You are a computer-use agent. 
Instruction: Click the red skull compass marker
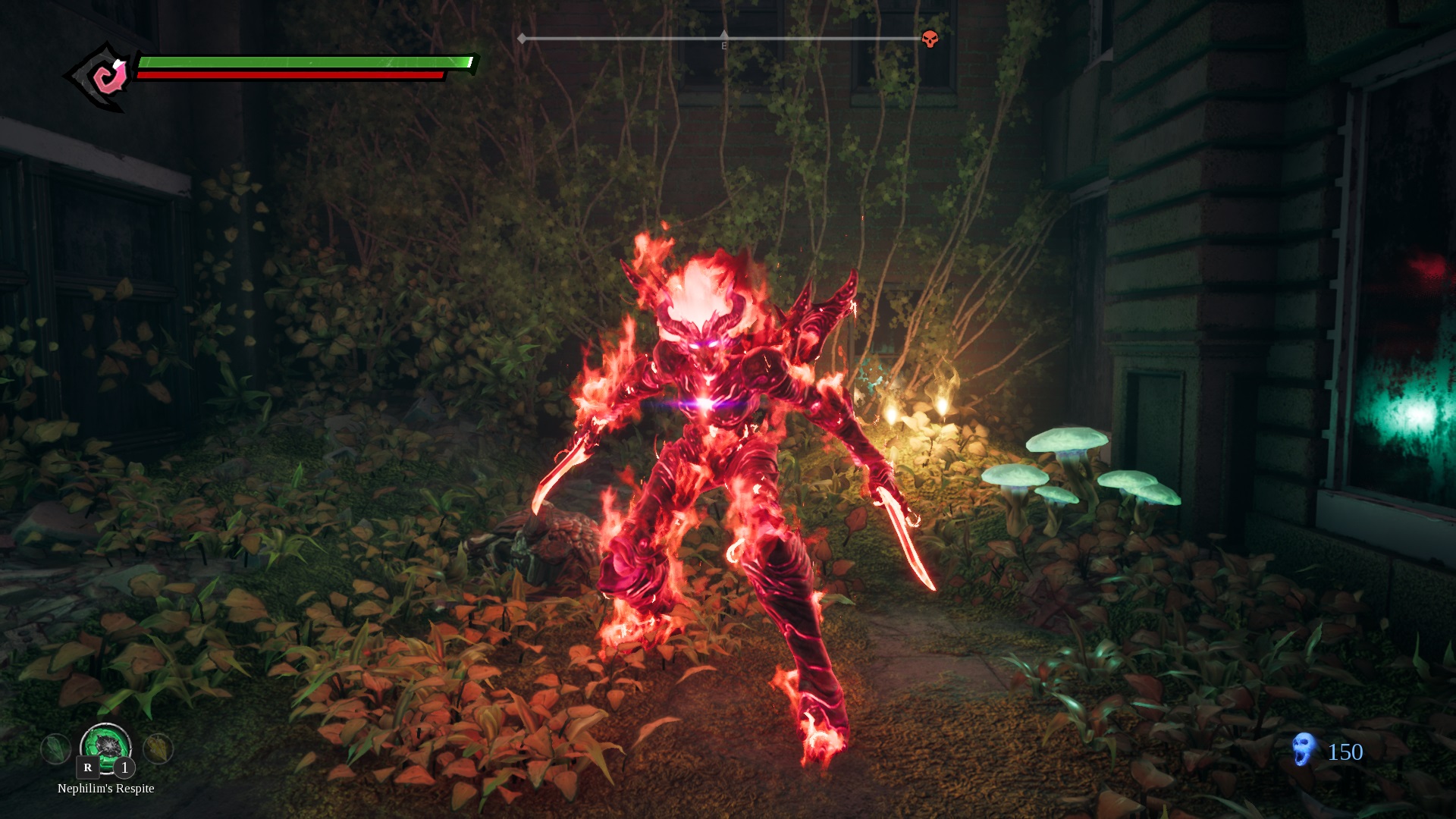(x=930, y=39)
